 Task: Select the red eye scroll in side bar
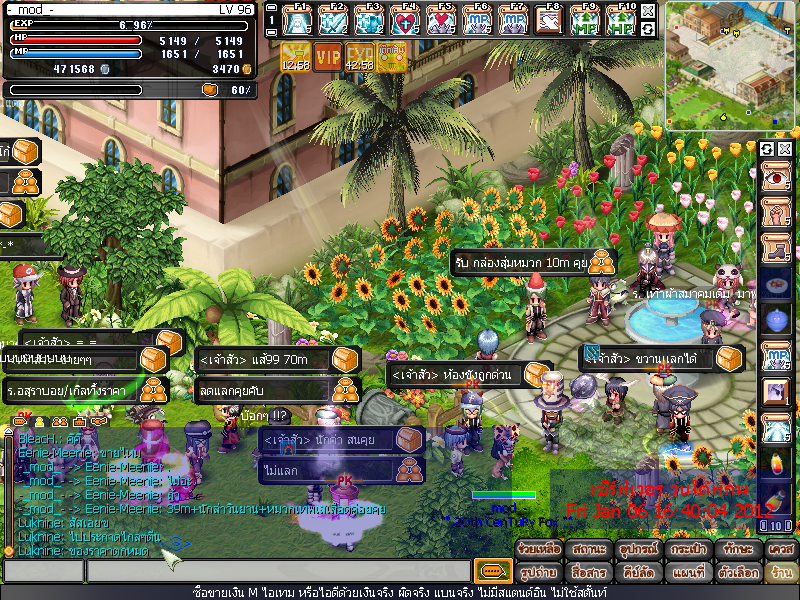(x=776, y=180)
